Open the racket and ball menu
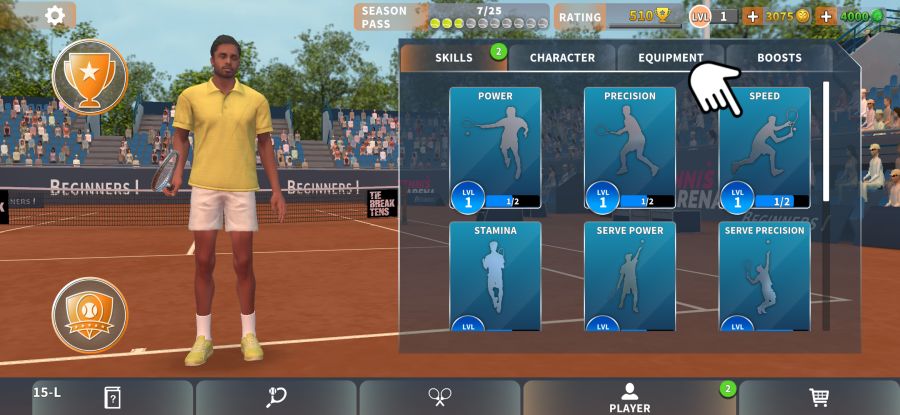 click(276, 397)
